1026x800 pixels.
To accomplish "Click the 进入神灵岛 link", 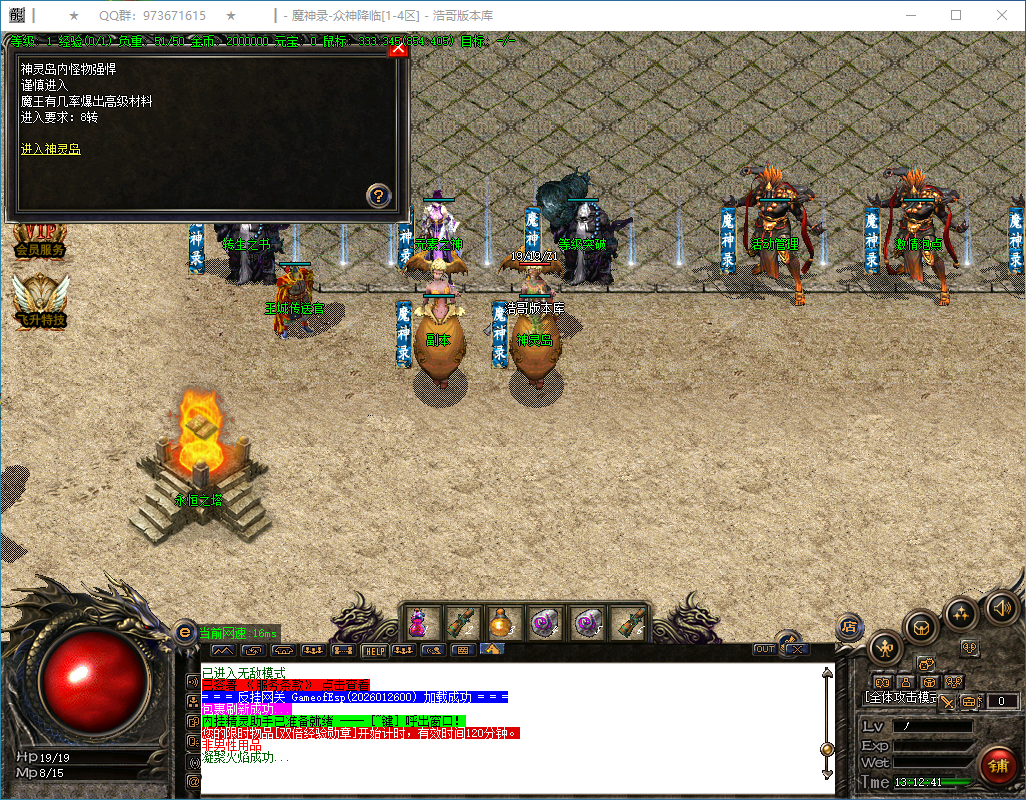I will (x=50, y=149).
